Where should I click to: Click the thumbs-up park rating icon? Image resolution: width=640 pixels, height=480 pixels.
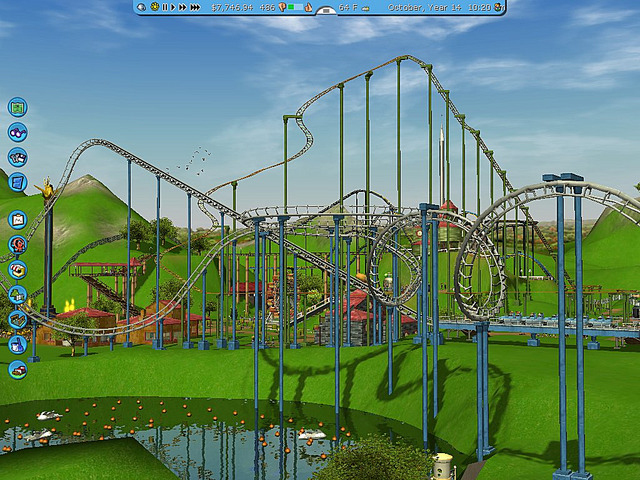(308, 7)
